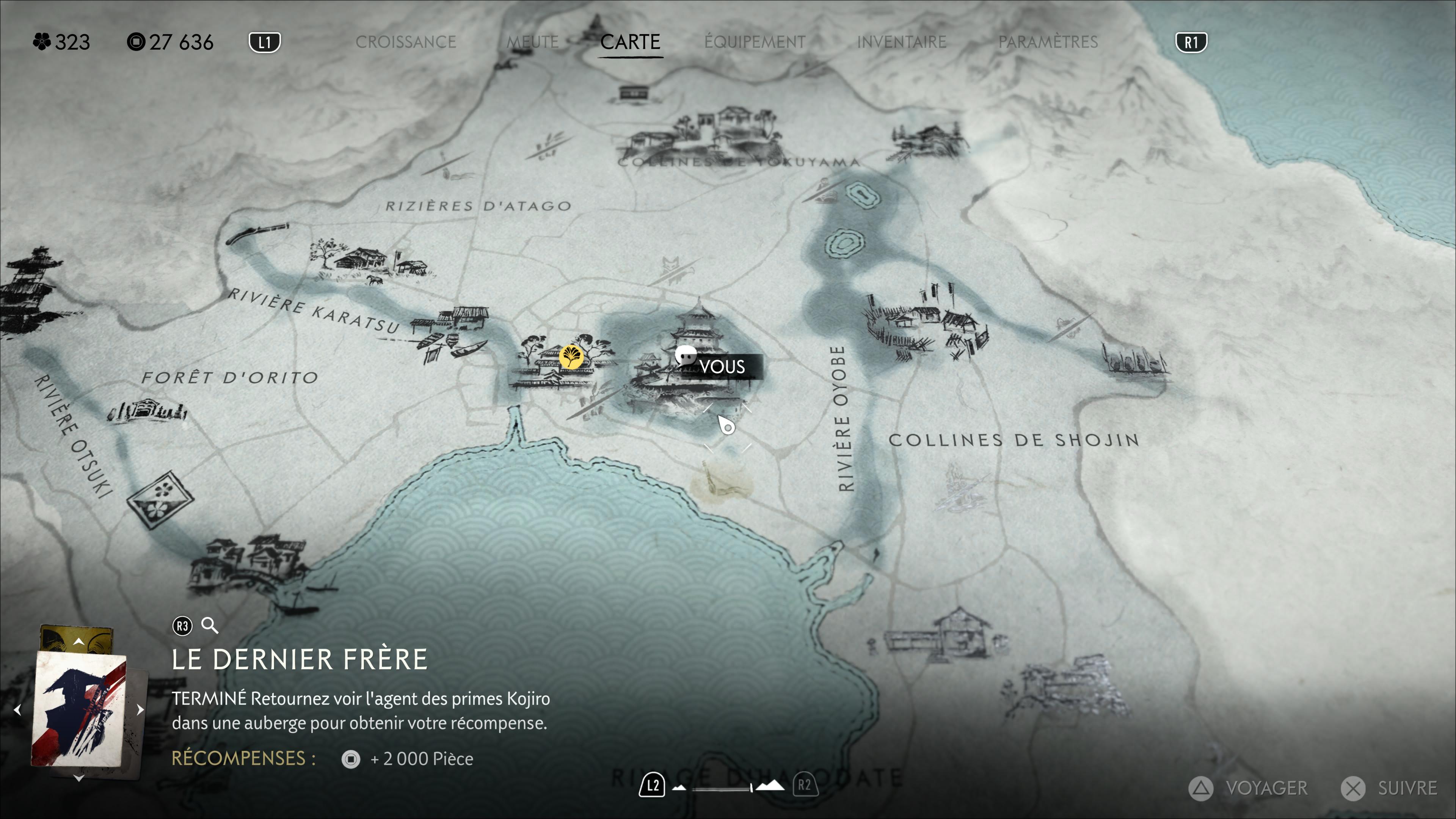Open the Inventaire tab
The height and width of the screenshot is (819, 1456).
tap(902, 42)
